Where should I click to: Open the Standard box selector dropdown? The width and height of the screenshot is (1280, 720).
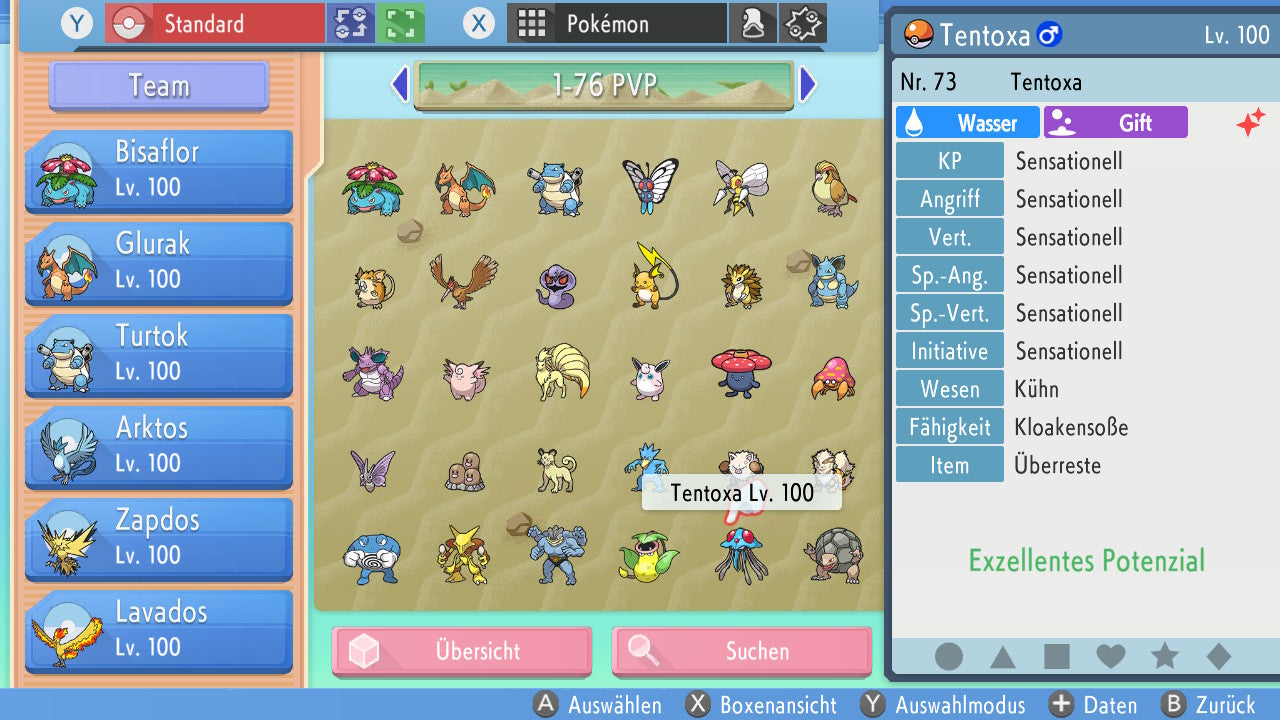213,22
